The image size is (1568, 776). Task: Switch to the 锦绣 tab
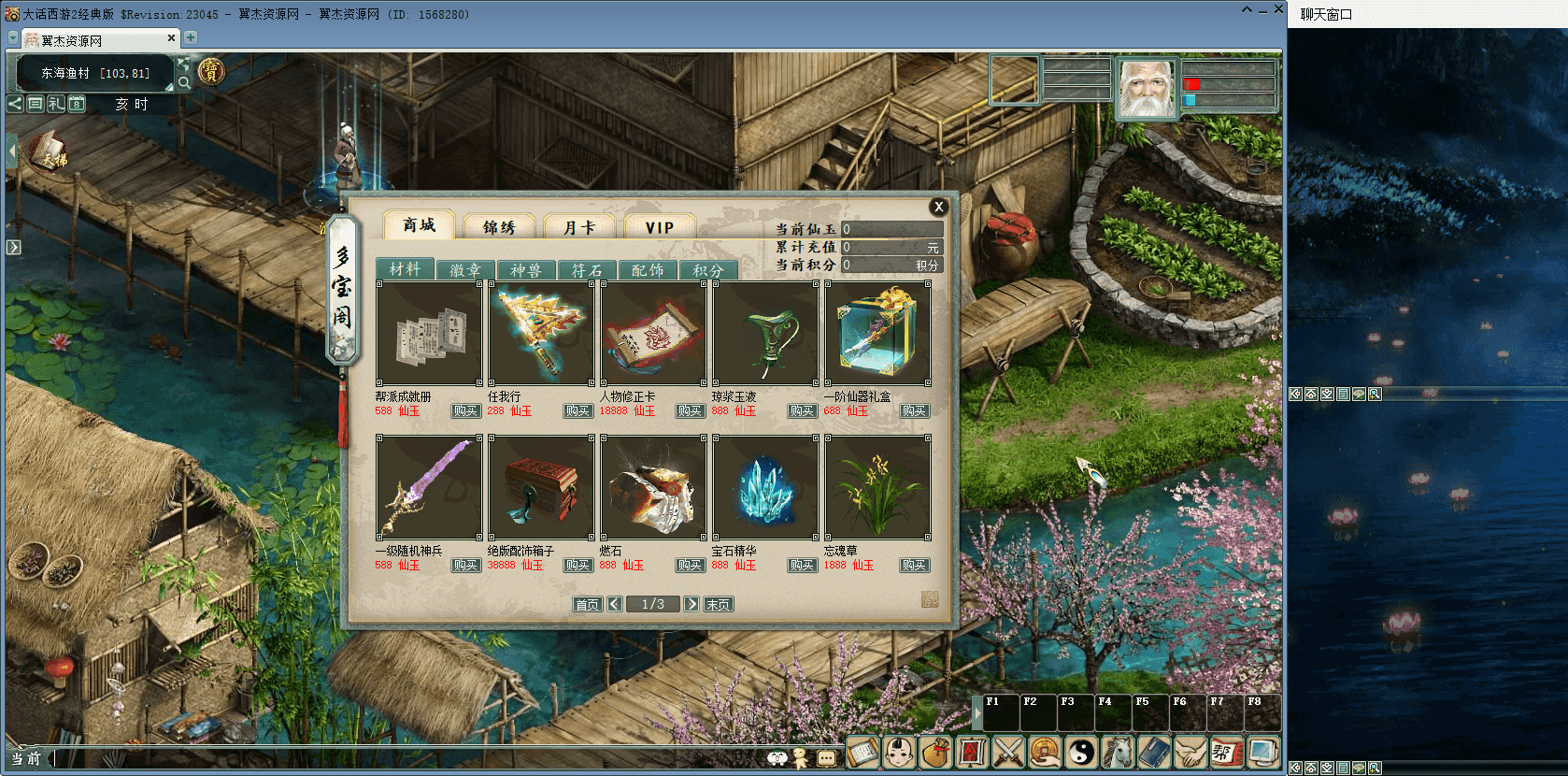(499, 227)
